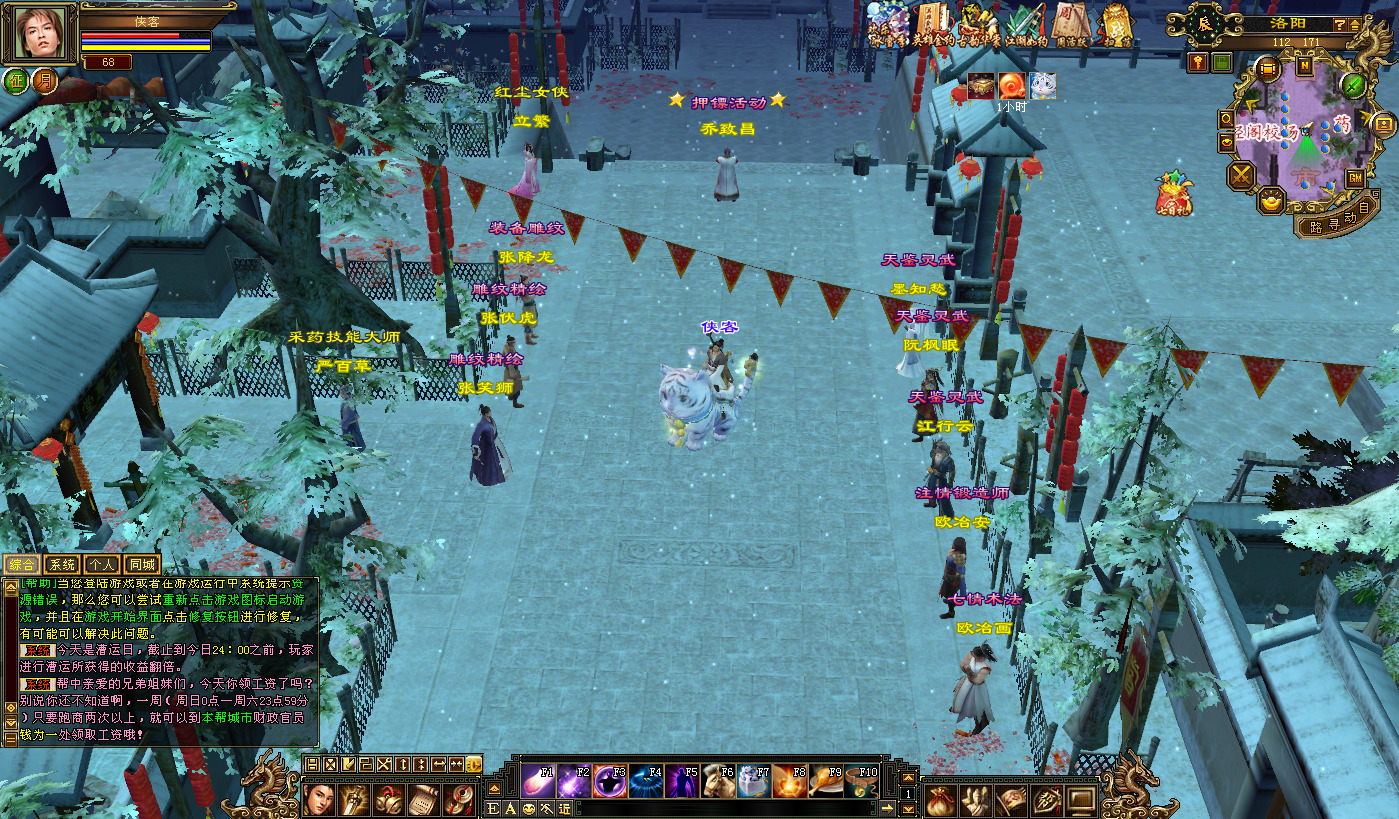Click the 七日礼 red gift bag
This screenshot has height=819, width=1399.
[1172, 194]
